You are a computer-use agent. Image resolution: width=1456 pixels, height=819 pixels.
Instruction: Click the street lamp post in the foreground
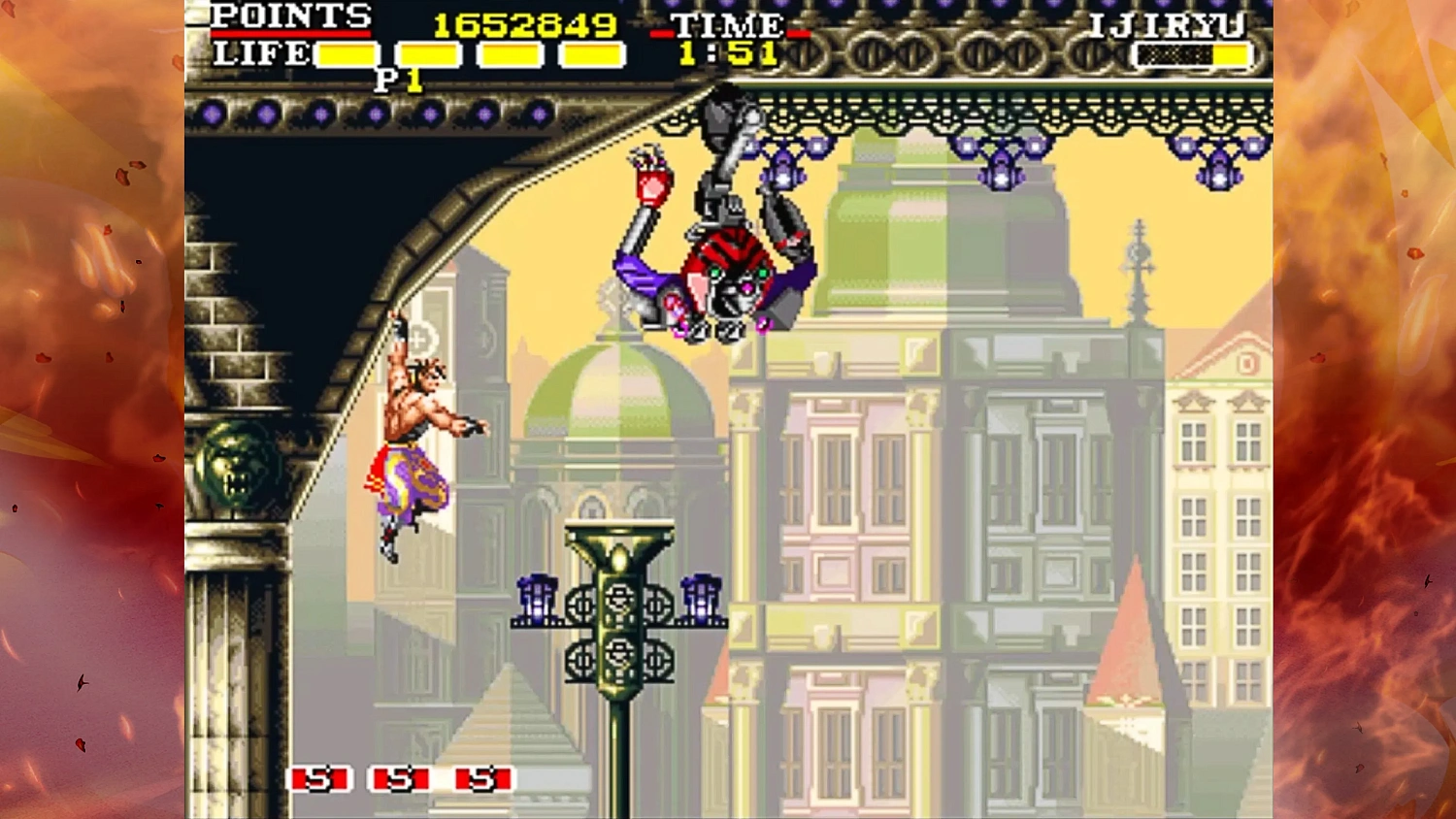point(619,679)
